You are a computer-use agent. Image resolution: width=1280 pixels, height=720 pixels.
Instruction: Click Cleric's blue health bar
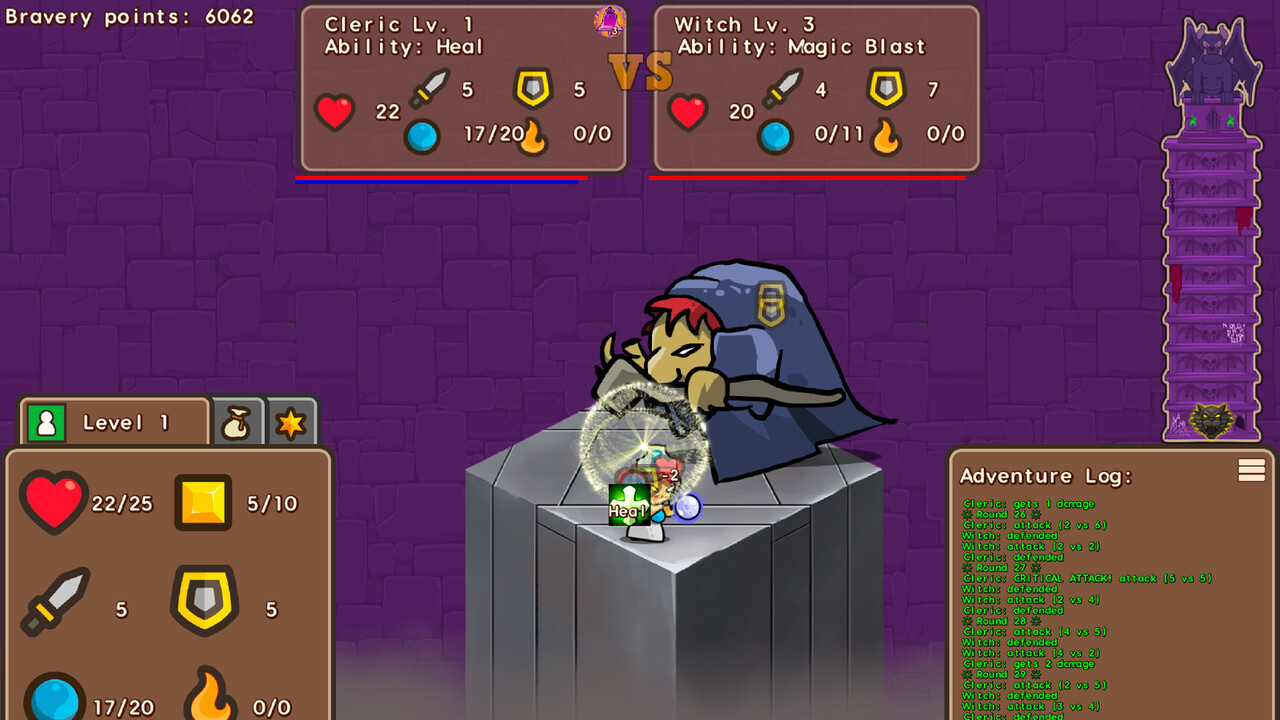coord(440,182)
